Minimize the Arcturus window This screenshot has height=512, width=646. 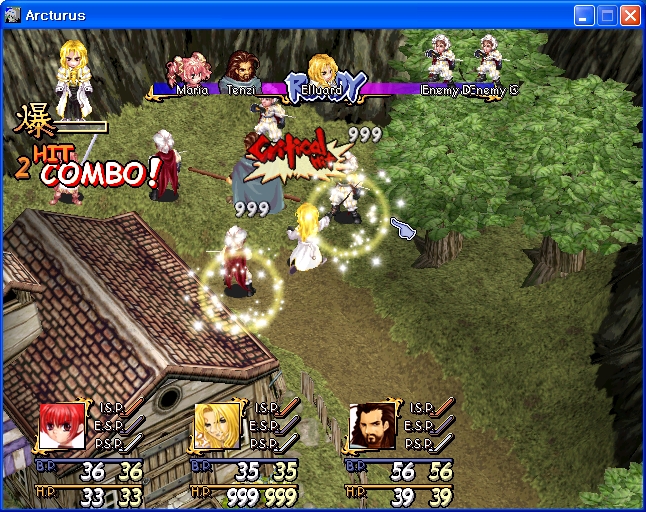point(584,15)
